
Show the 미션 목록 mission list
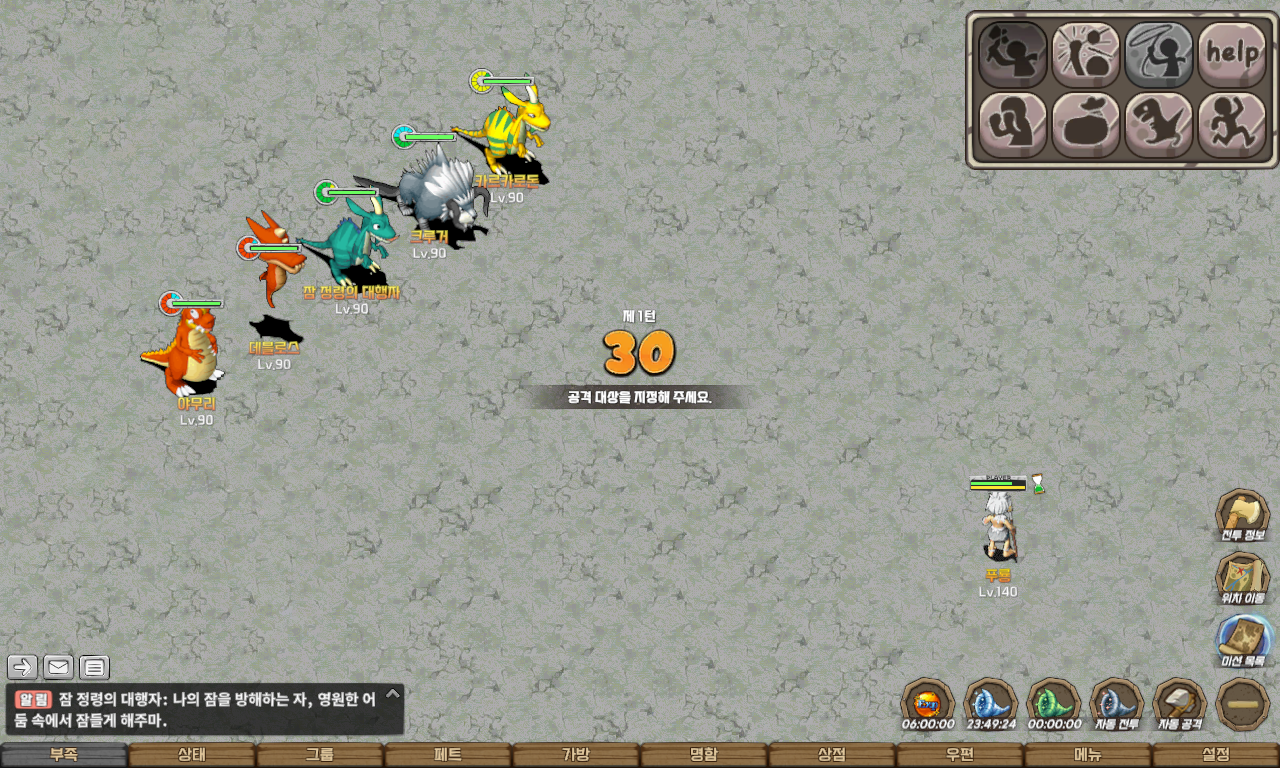(x=1243, y=641)
